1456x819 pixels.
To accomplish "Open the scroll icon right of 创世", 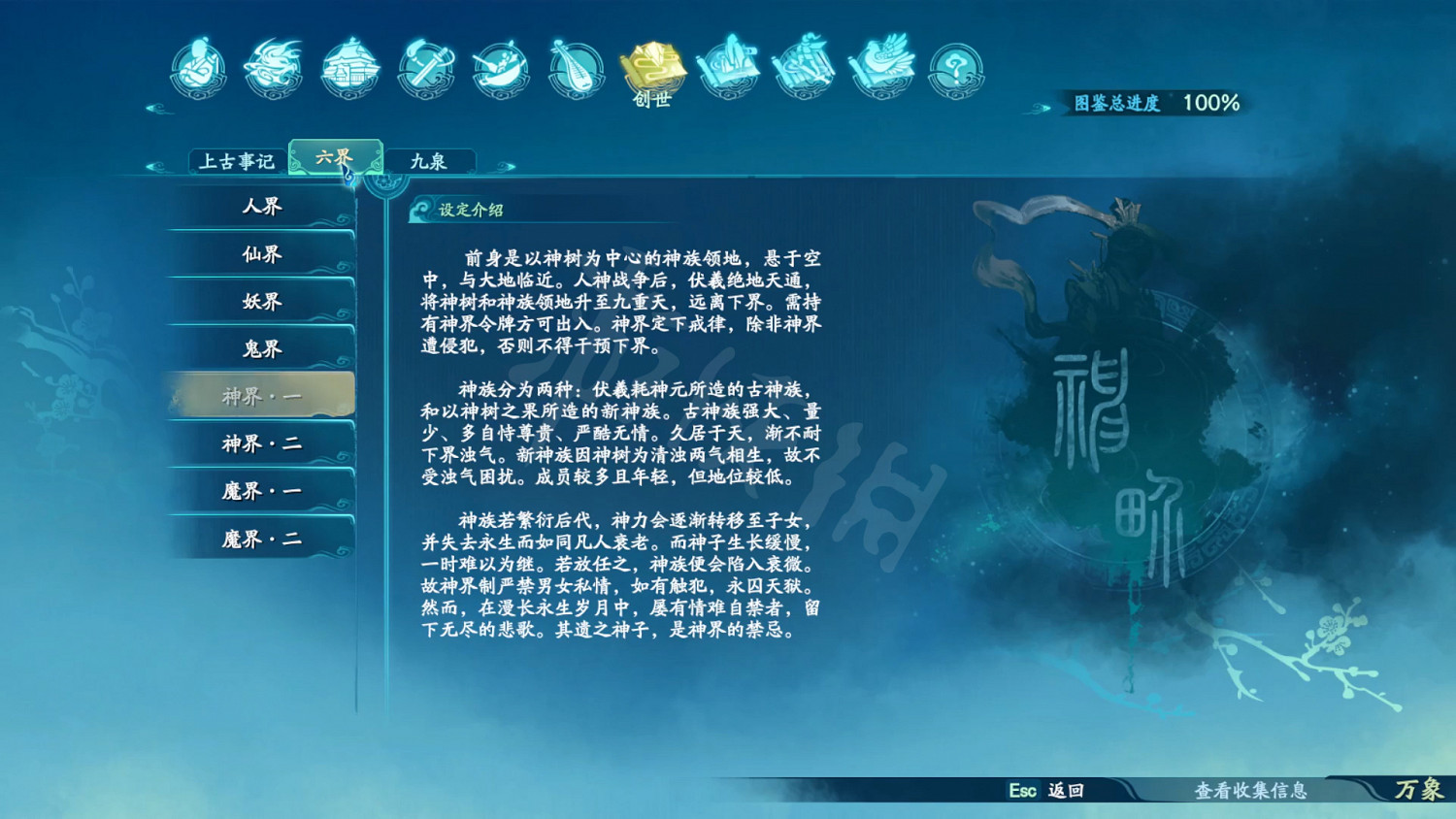I will click(x=729, y=66).
